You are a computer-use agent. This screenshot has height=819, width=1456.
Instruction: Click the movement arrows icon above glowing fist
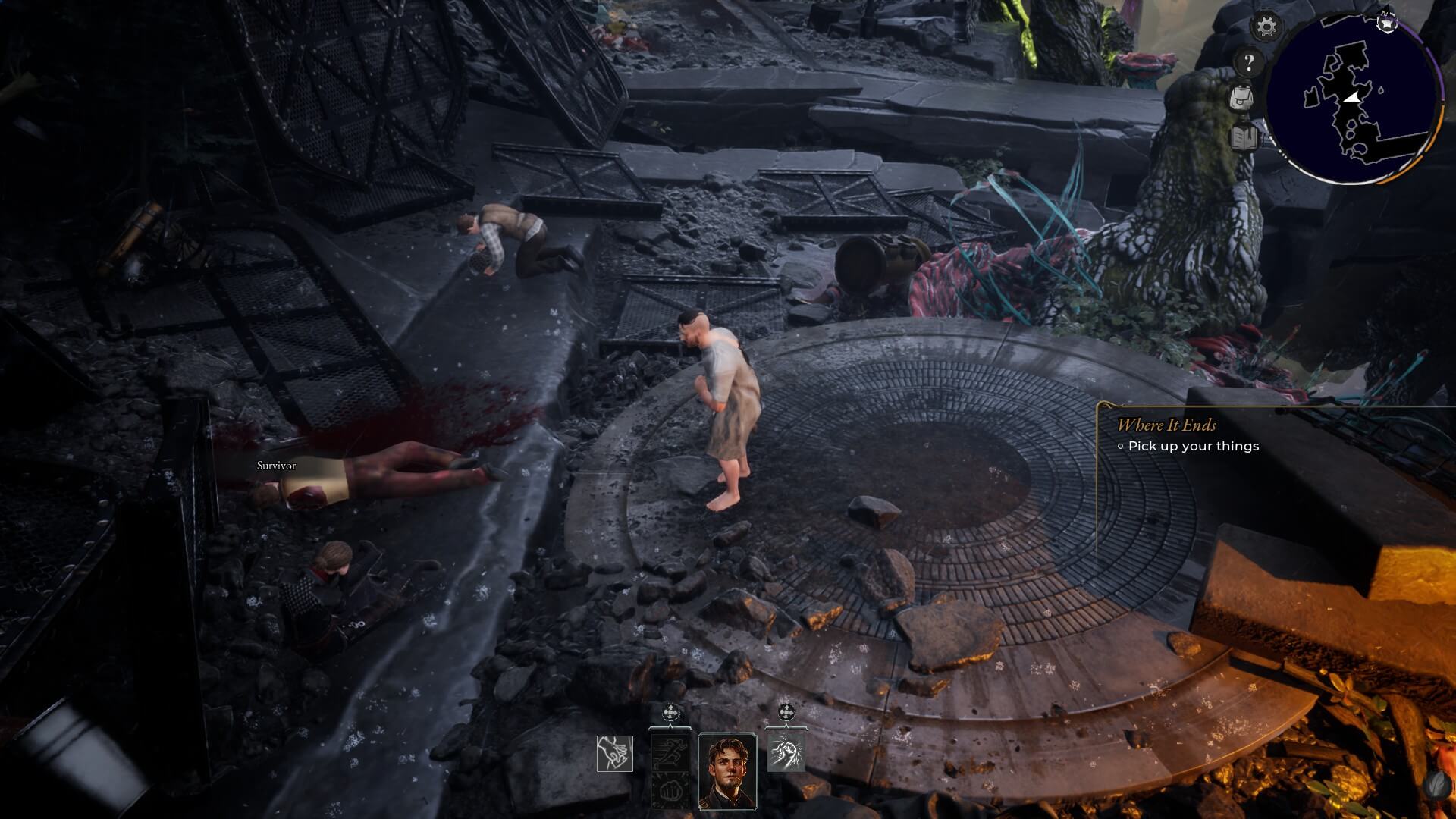pyautogui.click(x=786, y=713)
